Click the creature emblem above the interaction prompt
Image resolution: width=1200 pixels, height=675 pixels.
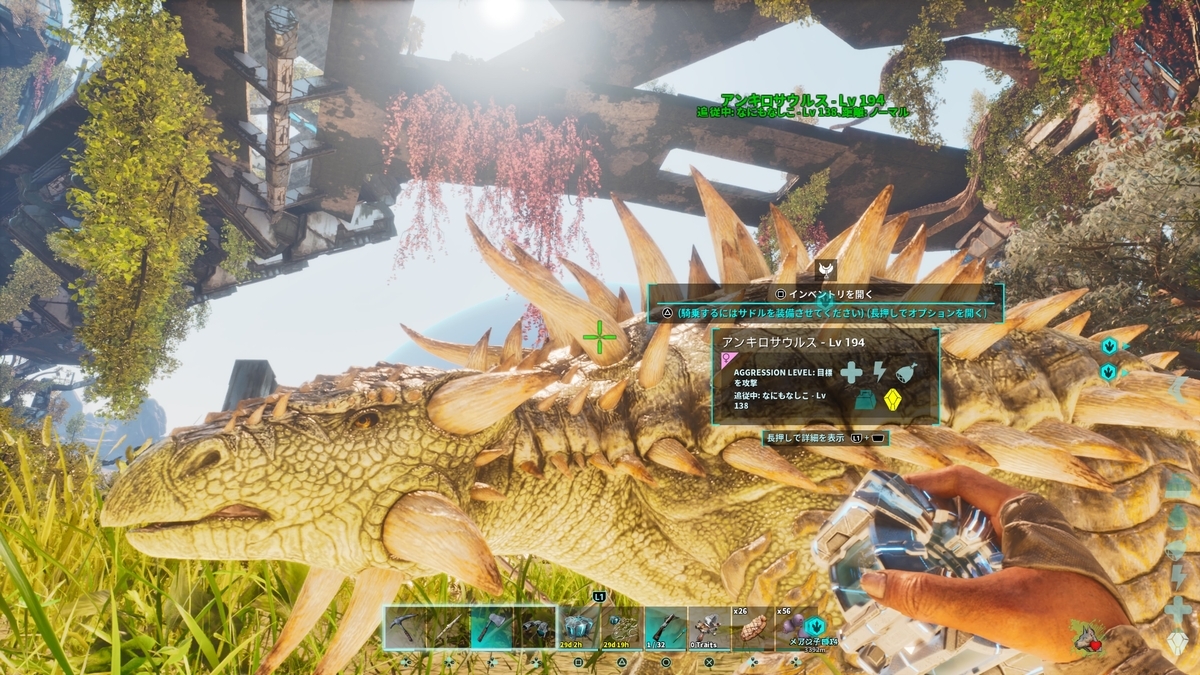point(826,269)
